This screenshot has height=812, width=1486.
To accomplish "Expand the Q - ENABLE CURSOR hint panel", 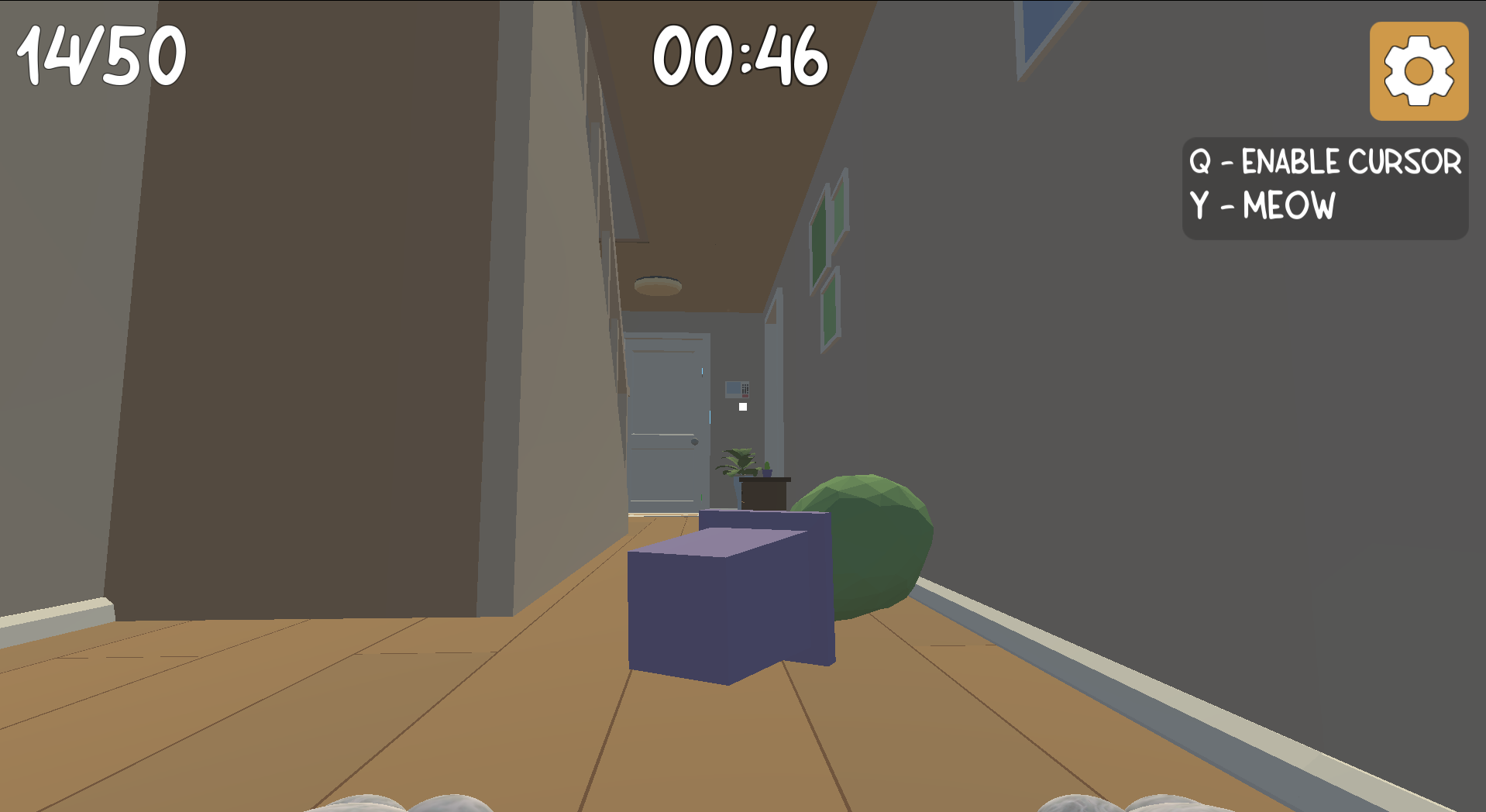I will 1326,162.
